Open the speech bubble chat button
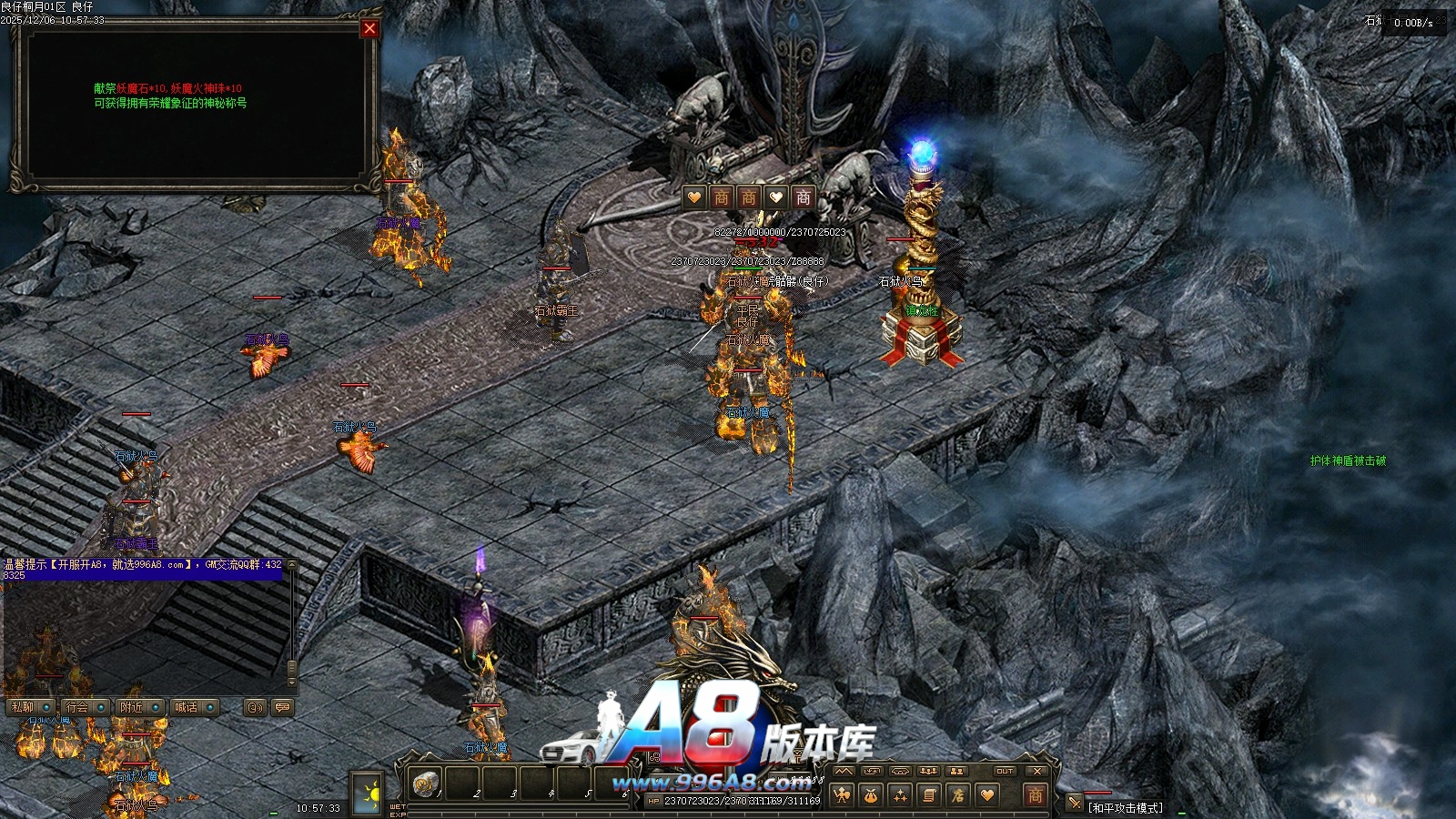The height and width of the screenshot is (819, 1456). click(x=282, y=707)
